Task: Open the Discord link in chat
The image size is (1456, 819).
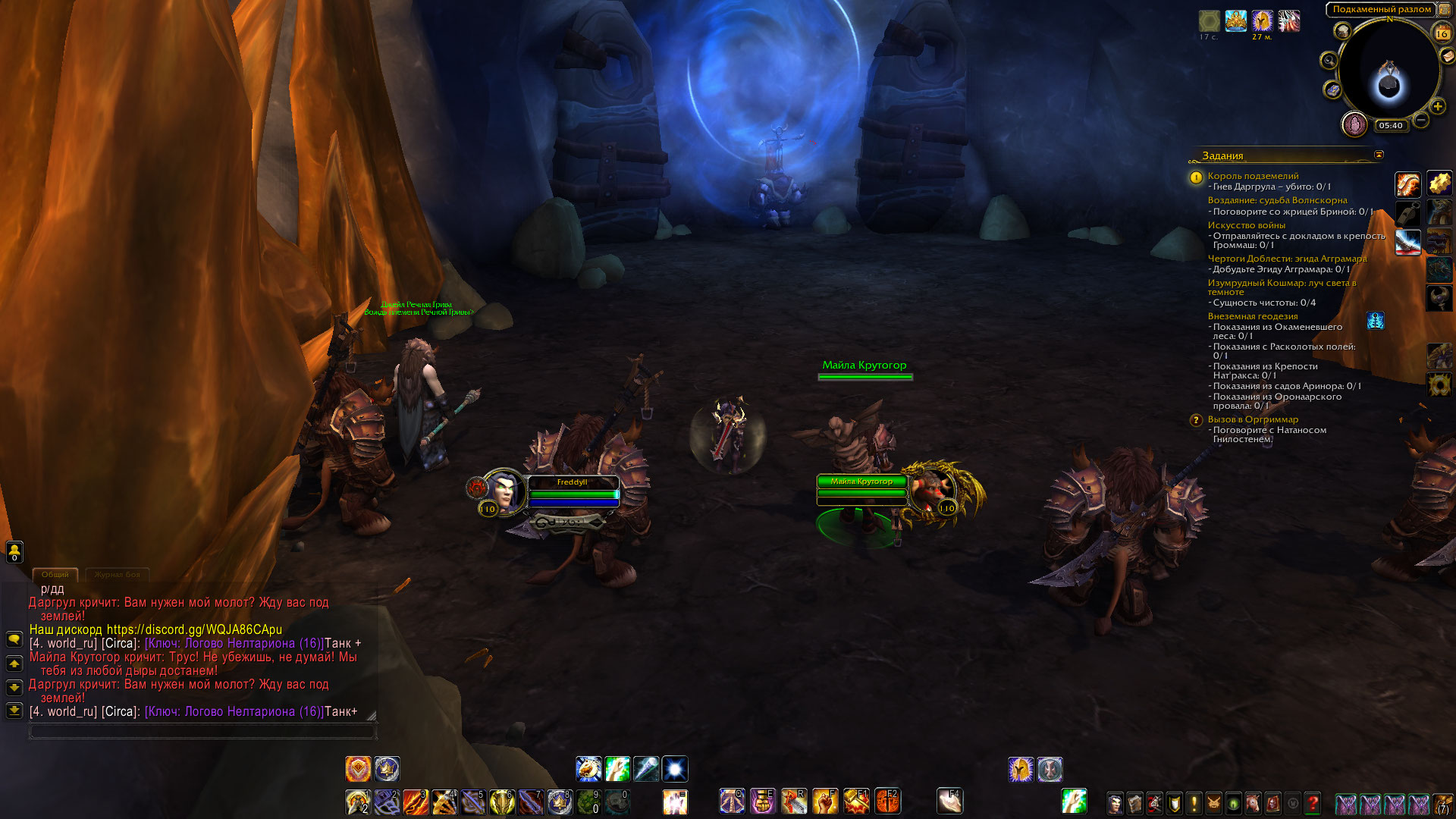Action: tap(194, 629)
